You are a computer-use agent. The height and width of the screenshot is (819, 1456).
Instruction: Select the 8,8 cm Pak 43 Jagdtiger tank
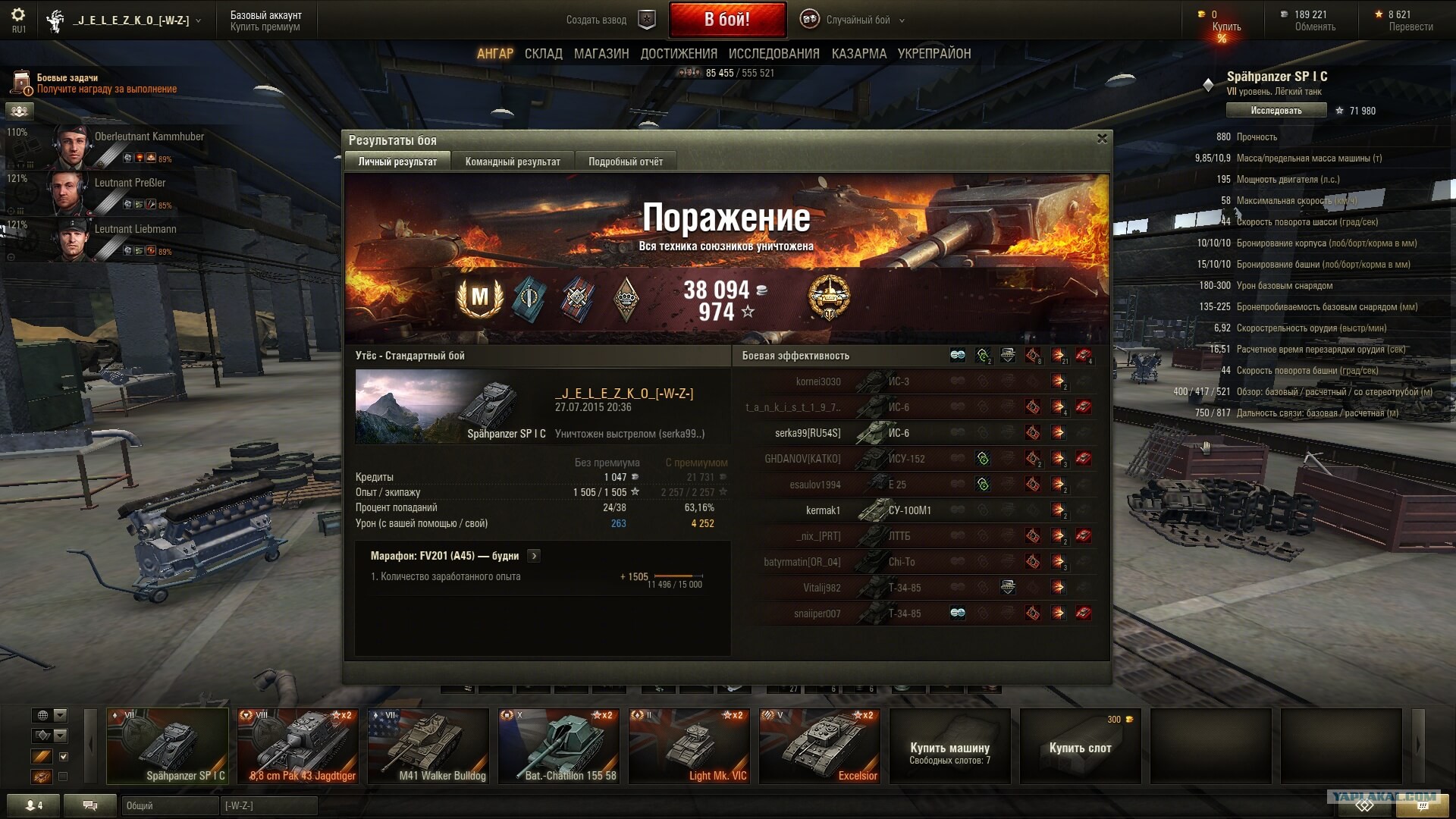[298, 746]
